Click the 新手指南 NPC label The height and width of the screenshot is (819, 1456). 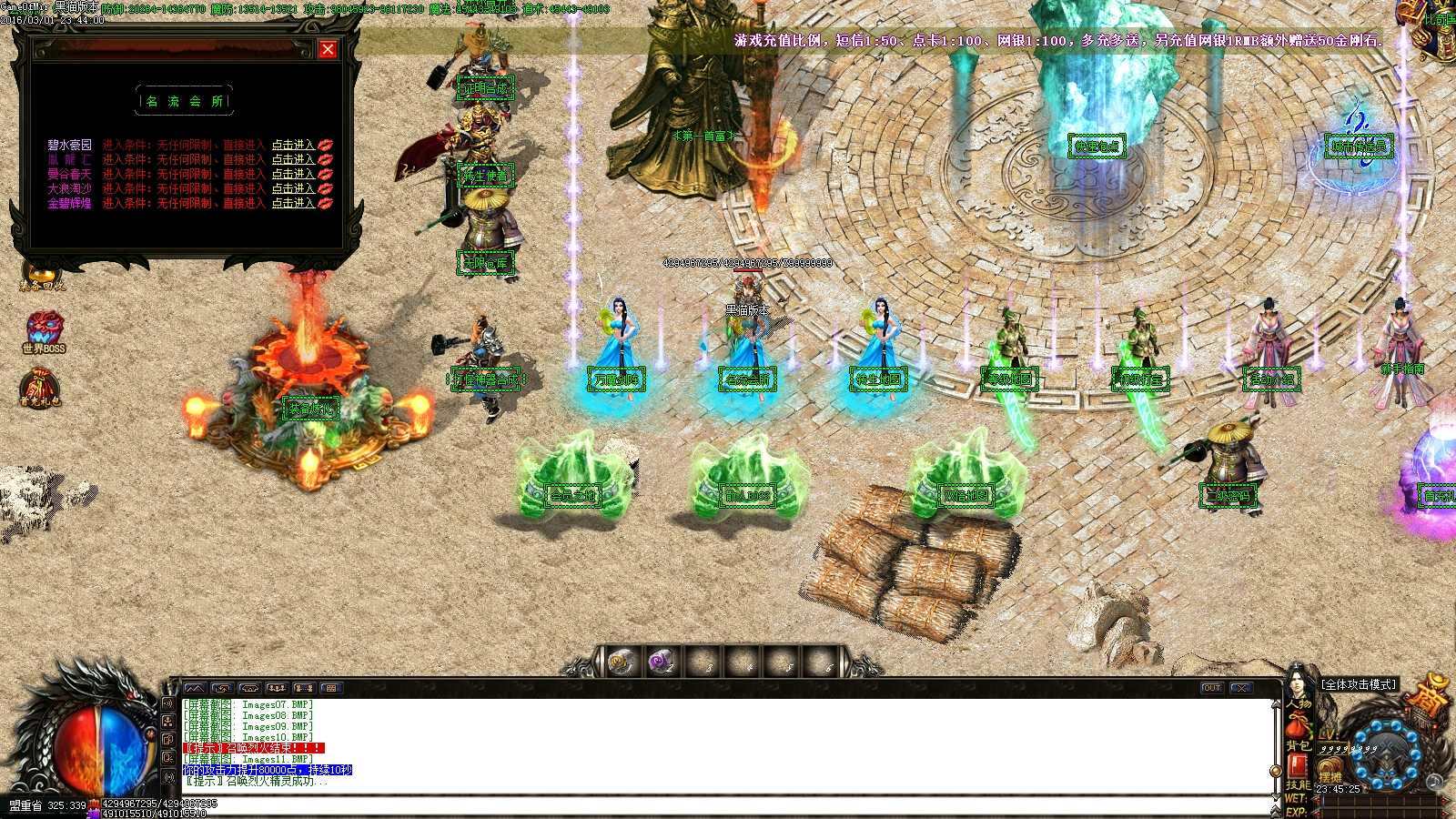pos(1402,369)
